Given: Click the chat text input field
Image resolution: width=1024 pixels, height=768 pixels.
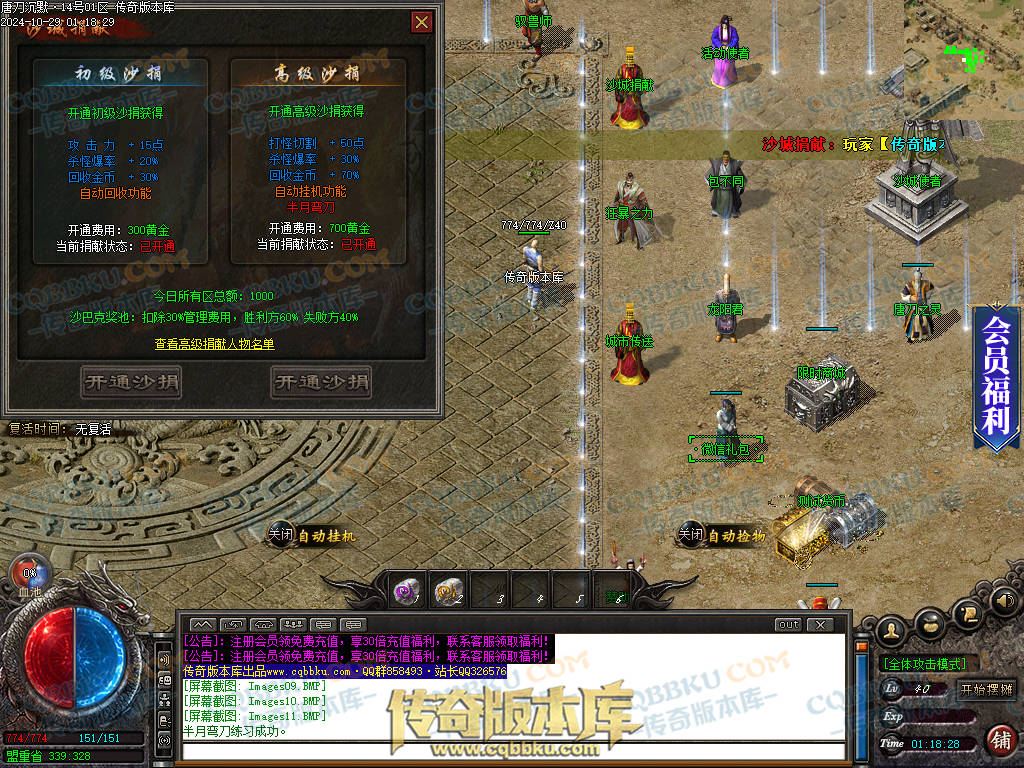Looking at the screenshot, I should 510,749.
